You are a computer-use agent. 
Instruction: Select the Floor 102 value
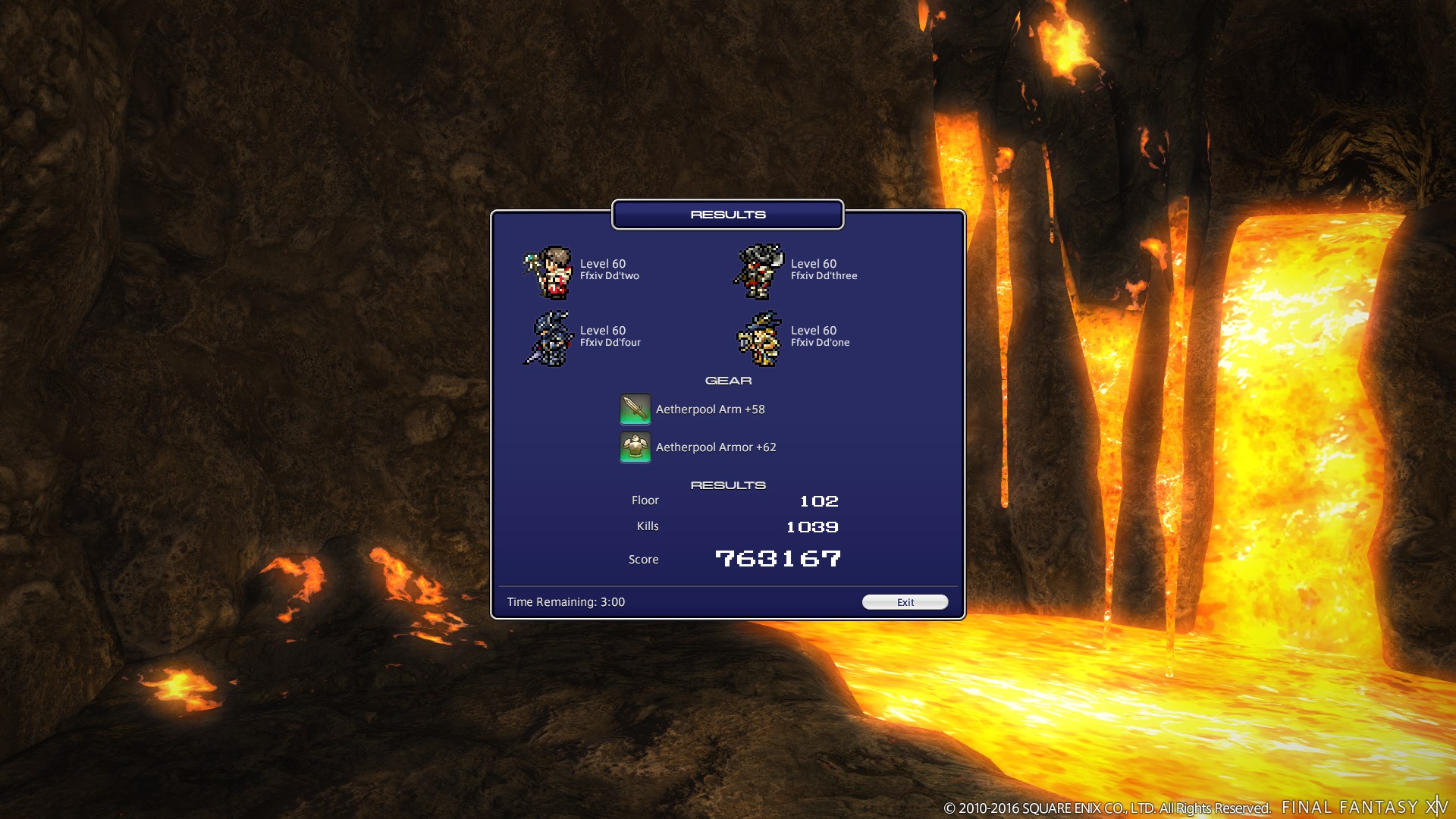[x=819, y=500]
